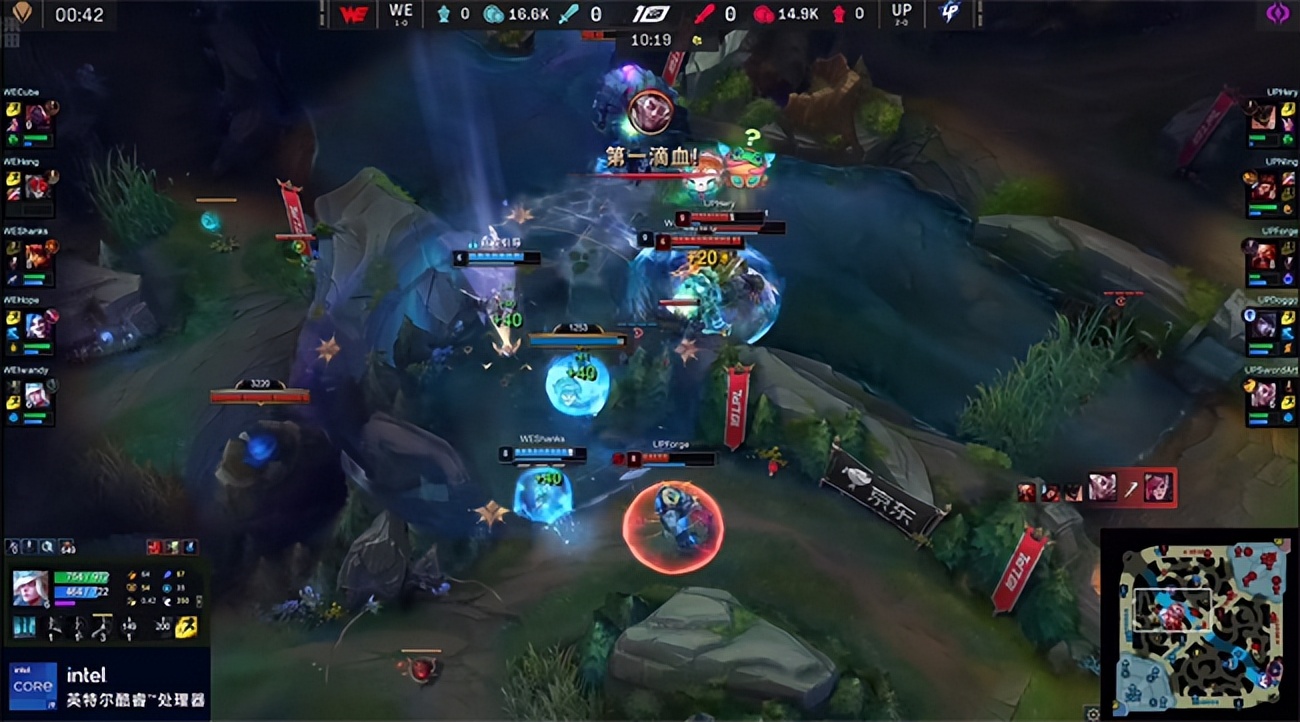Select the champion portrait in bottom-left stats panel
Image resolution: width=1300 pixels, height=722 pixels.
pos(30,588)
